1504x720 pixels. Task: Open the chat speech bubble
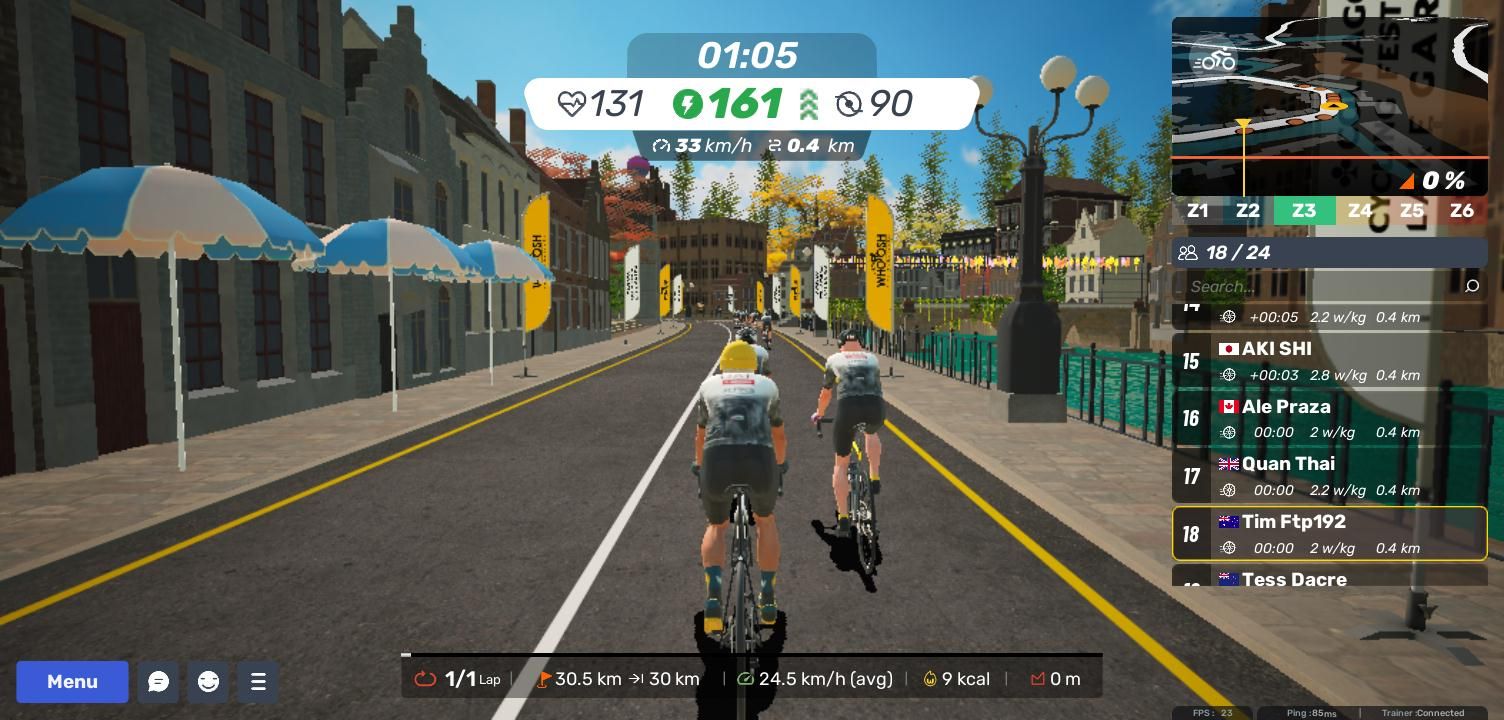point(158,682)
